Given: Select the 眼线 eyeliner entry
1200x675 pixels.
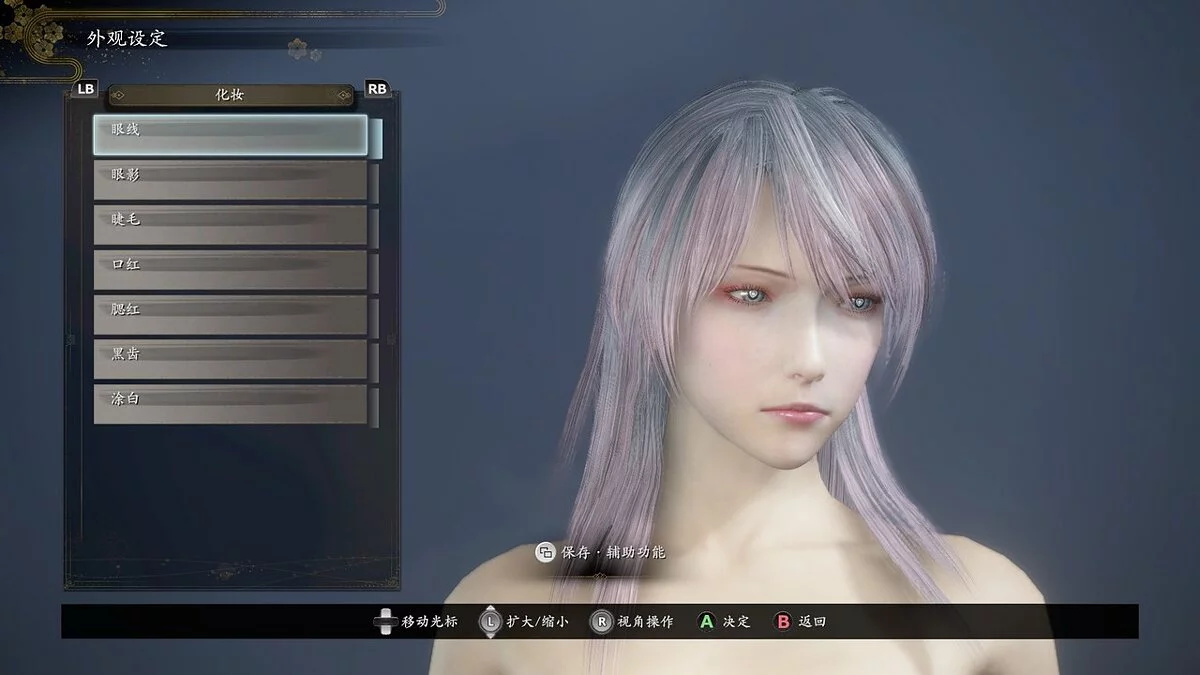Looking at the screenshot, I should tap(230, 136).
